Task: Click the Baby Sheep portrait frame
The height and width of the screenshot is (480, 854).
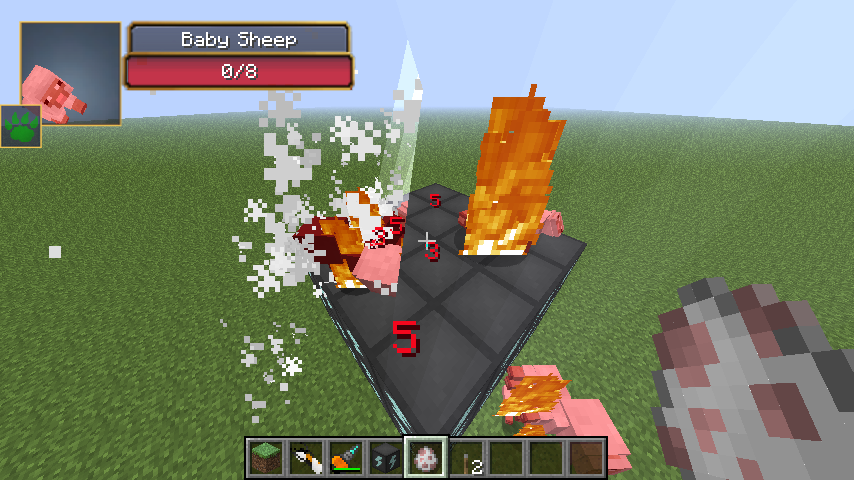Action: coord(71,73)
